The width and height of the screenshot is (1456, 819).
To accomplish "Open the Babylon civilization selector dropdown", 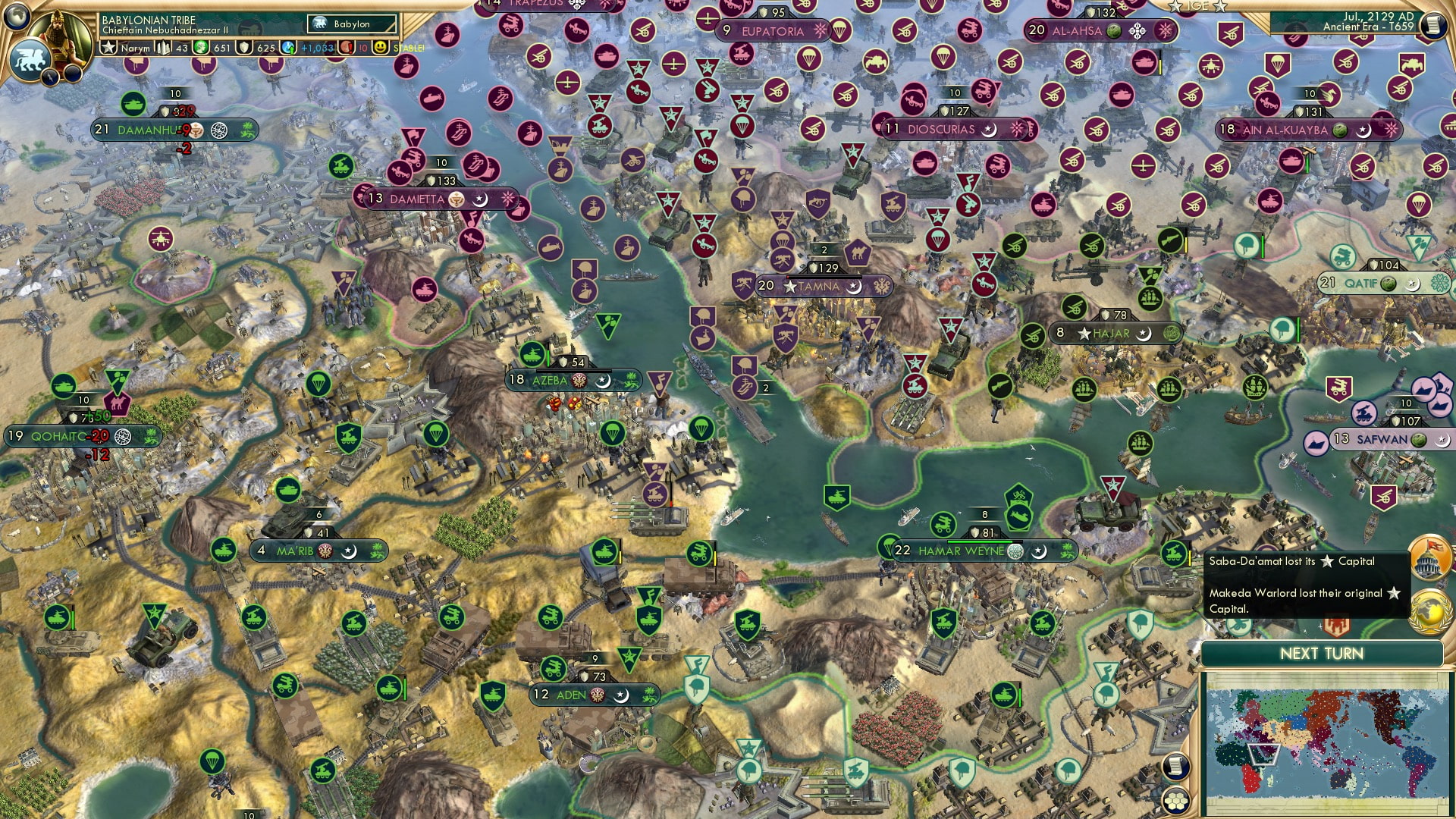I will [x=351, y=24].
